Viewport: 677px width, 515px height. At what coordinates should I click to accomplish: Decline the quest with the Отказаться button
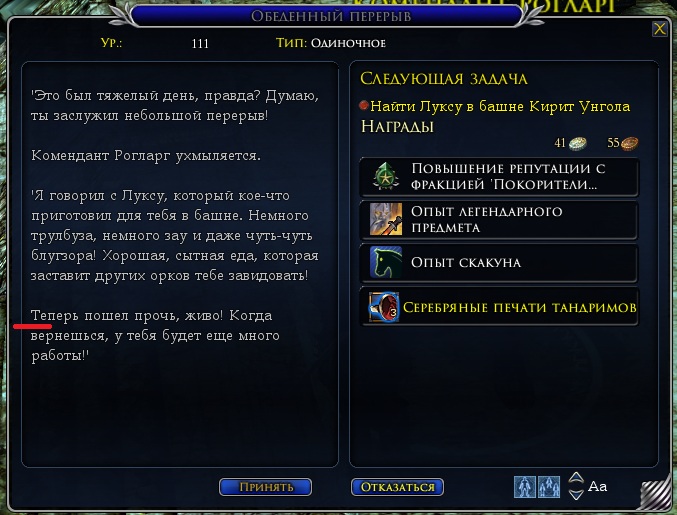pyautogui.click(x=397, y=487)
